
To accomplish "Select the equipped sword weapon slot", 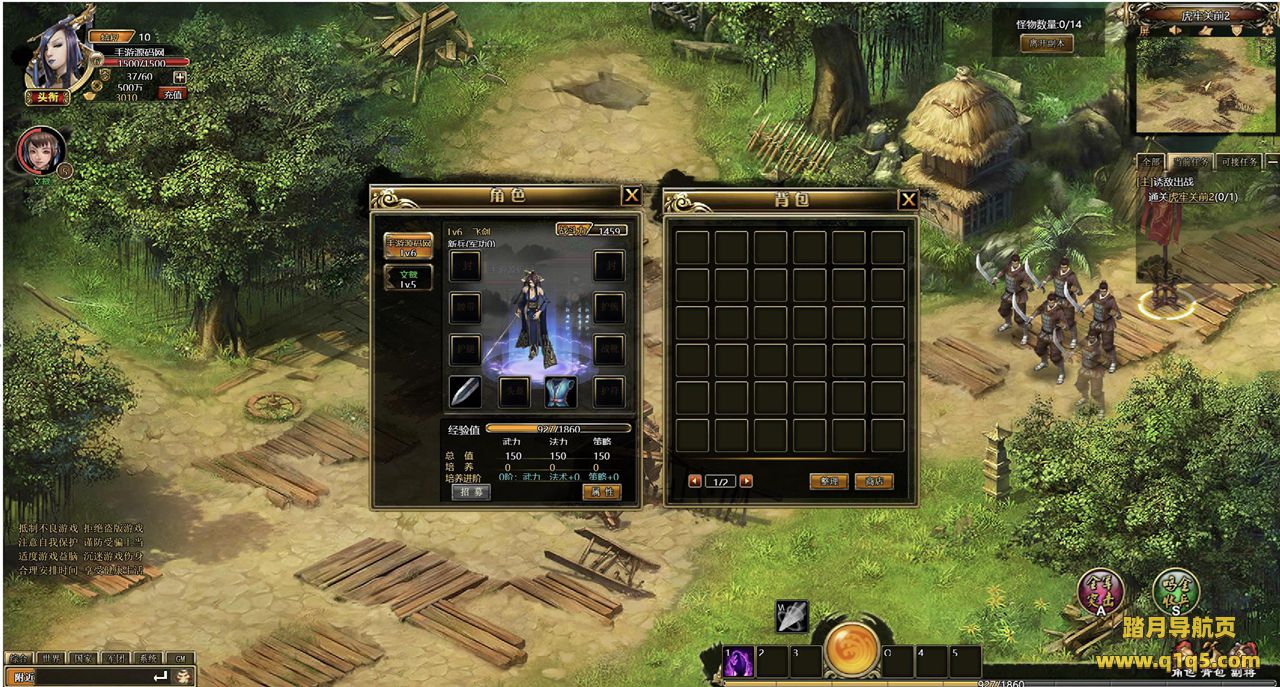I will click(x=465, y=392).
